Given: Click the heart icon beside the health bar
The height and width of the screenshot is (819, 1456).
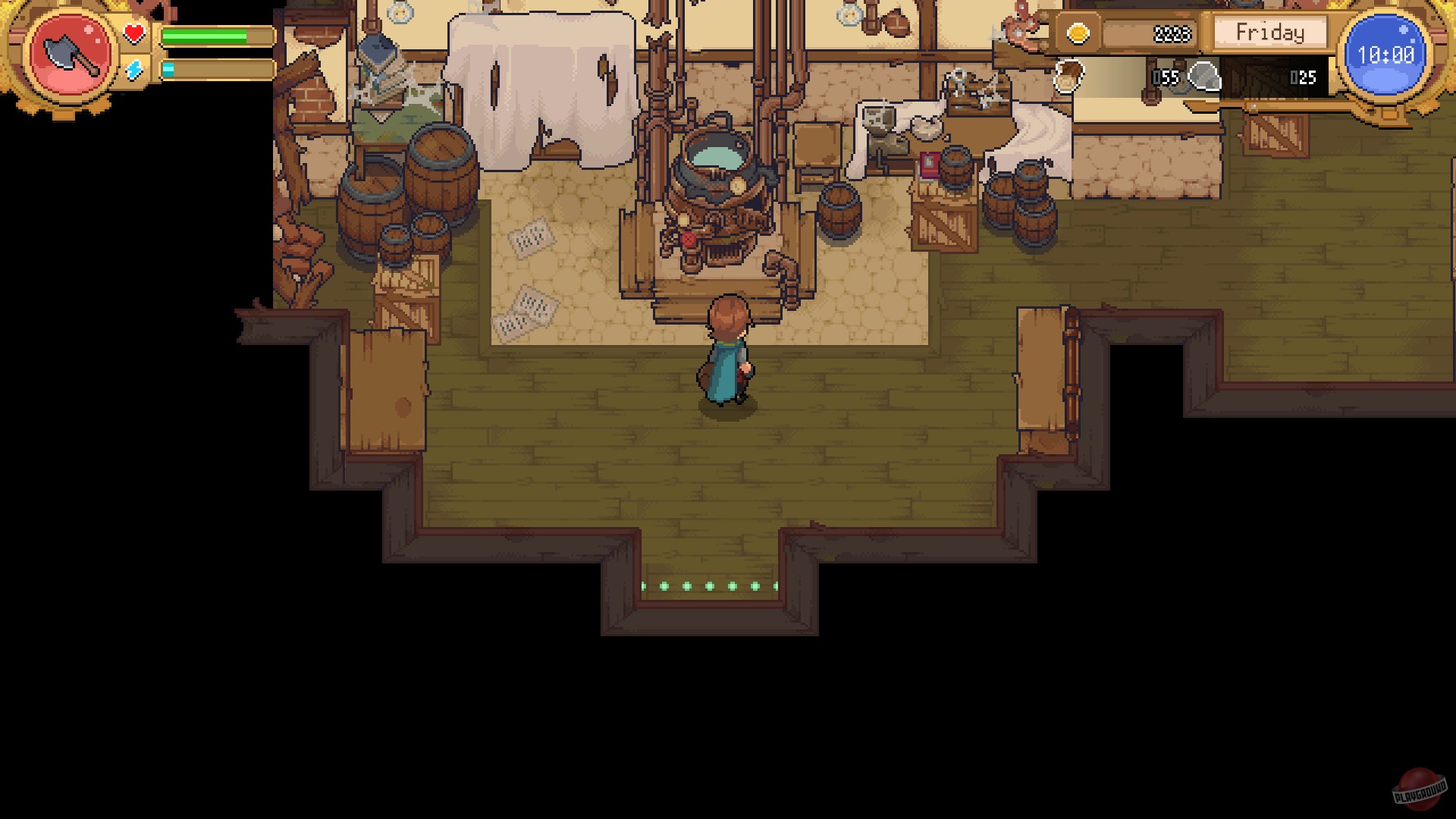Looking at the screenshot, I should pos(133,33).
